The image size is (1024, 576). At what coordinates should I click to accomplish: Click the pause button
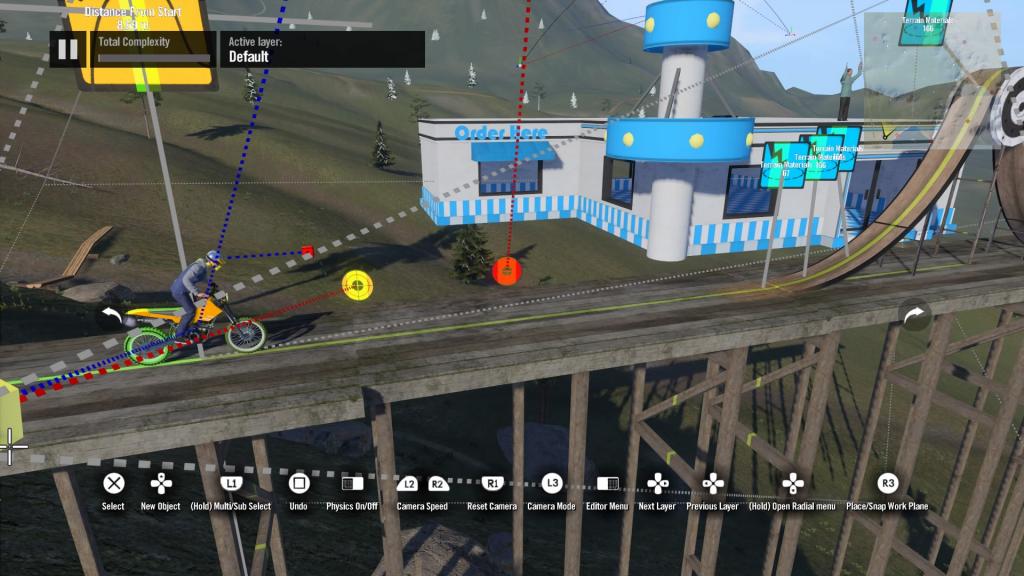point(67,49)
